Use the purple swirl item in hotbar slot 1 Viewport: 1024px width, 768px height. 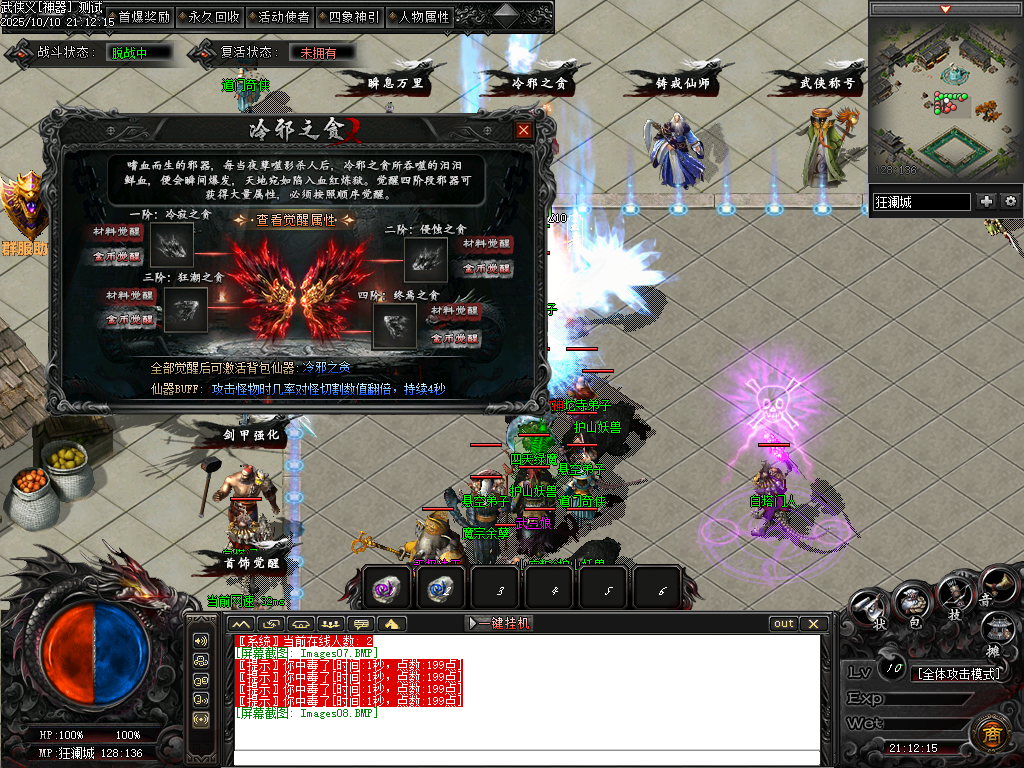point(386,588)
